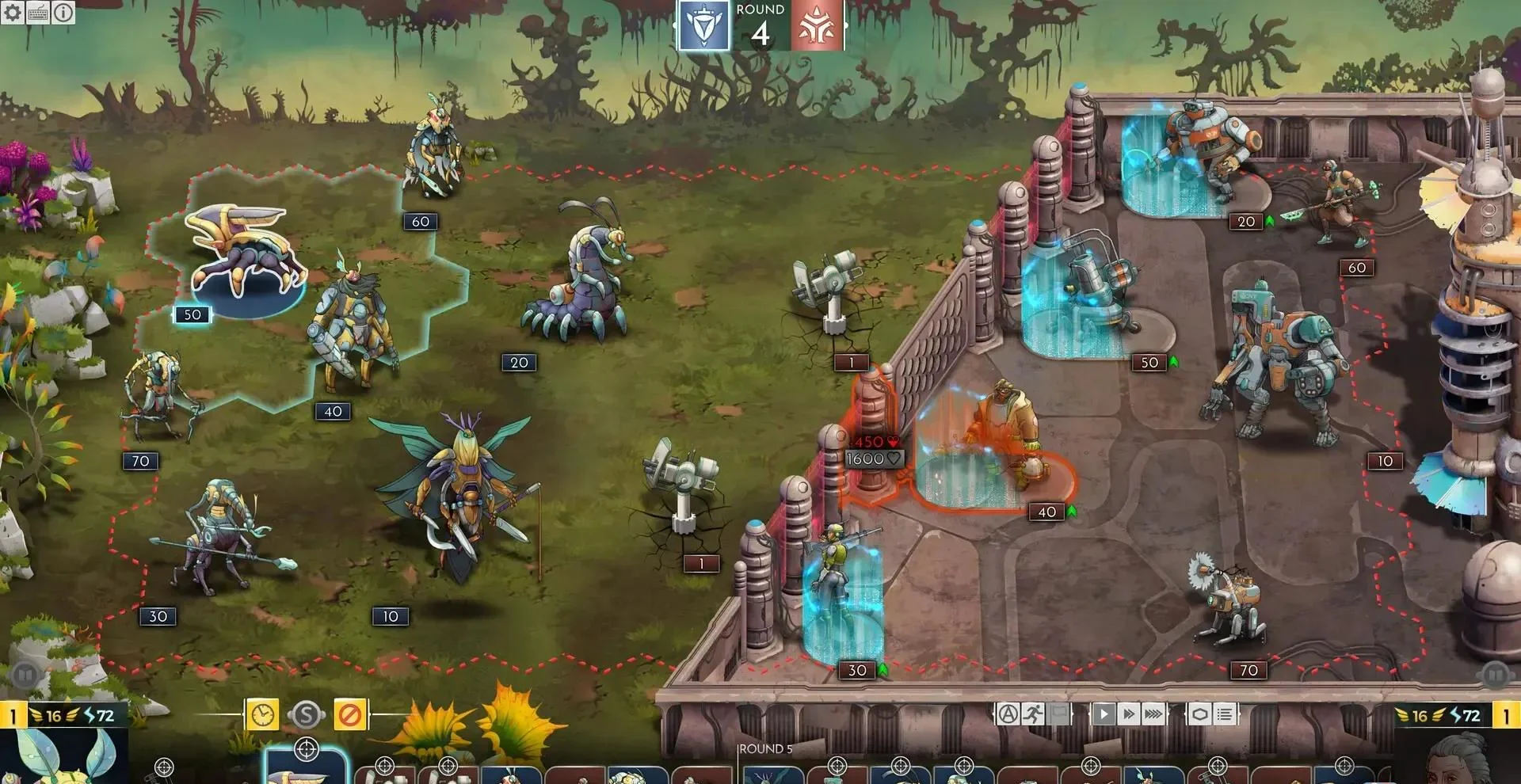Click the highlighted current-turn unit card
1521x784 pixels.
pyautogui.click(x=306, y=767)
